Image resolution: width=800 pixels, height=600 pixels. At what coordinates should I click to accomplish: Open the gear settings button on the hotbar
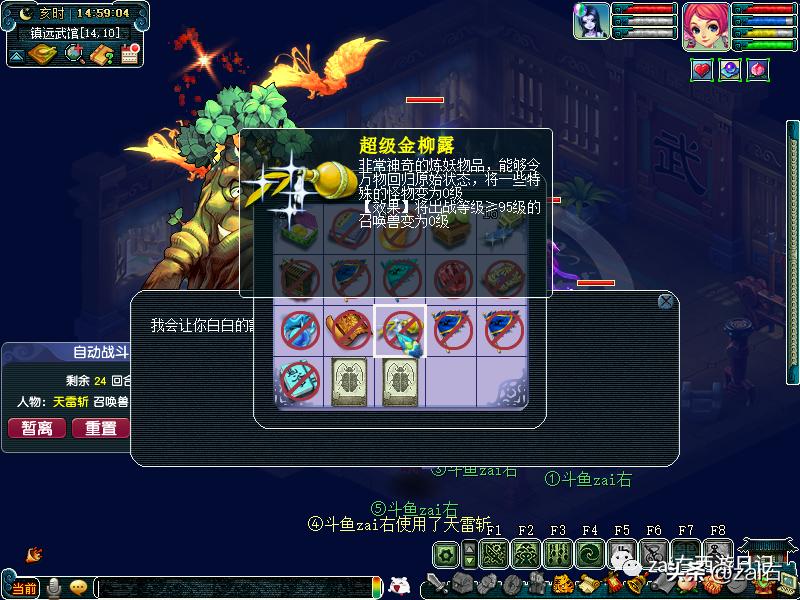(445, 553)
